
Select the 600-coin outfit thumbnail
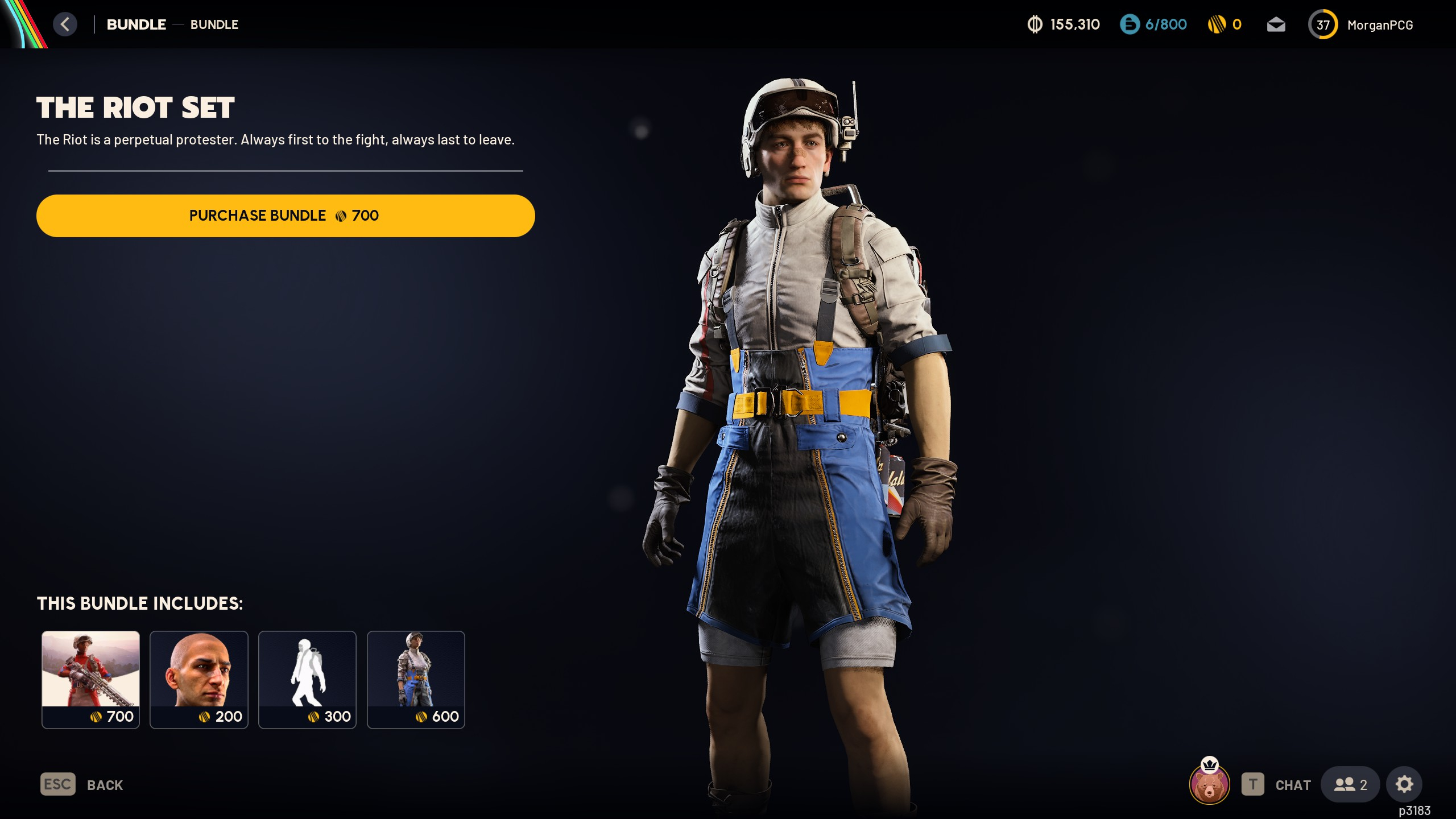click(x=416, y=679)
